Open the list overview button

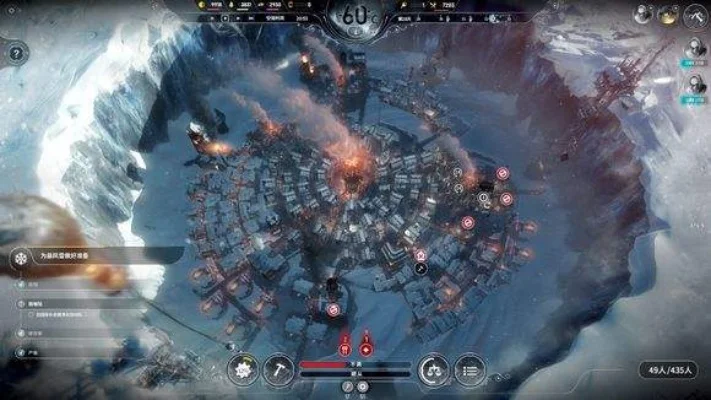[470, 369]
